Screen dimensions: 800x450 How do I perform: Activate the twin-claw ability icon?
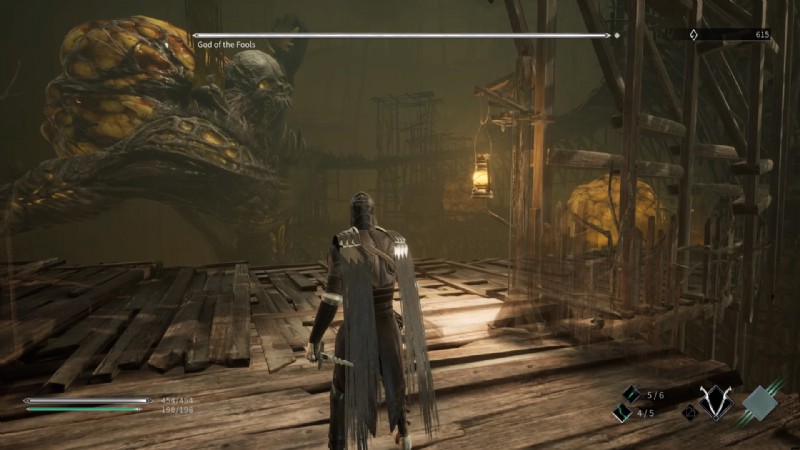716,402
